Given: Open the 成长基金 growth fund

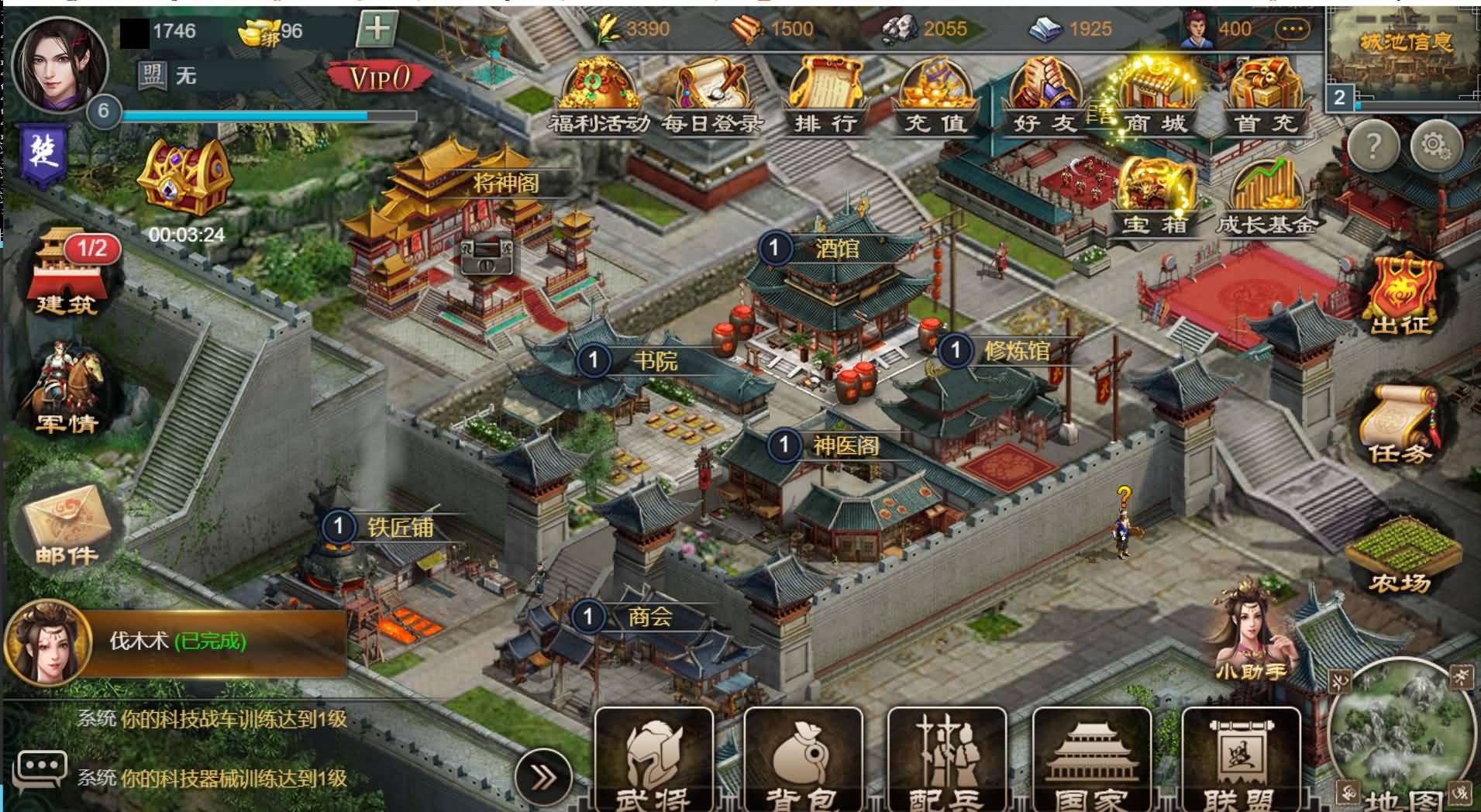Looking at the screenshot, I should 1266,197.
